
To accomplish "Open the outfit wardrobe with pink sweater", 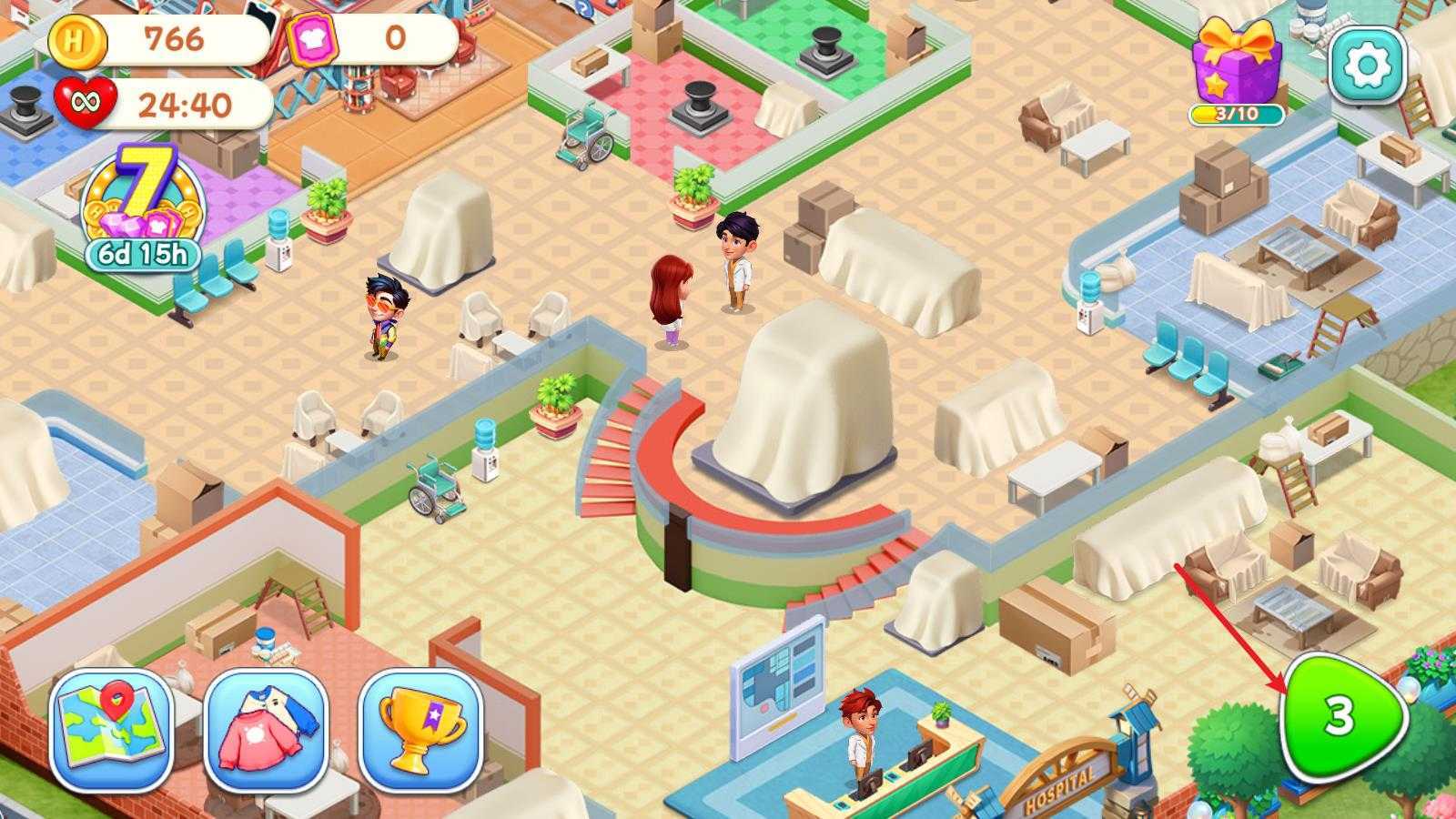I will [x=266, y=733].
